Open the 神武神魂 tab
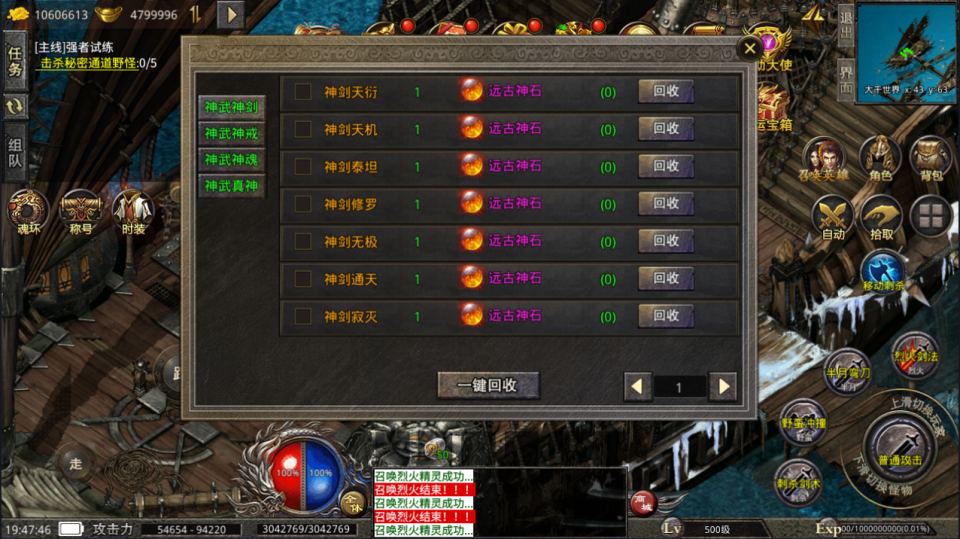 pyautogui.click(x=231, y=159)
